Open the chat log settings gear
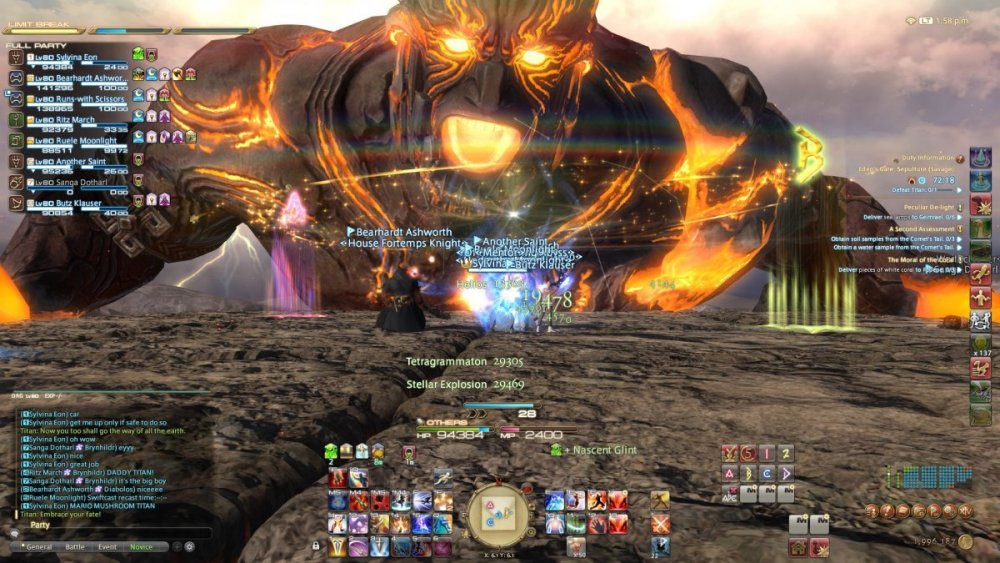The image size is (1000, 563). point(189,547)
